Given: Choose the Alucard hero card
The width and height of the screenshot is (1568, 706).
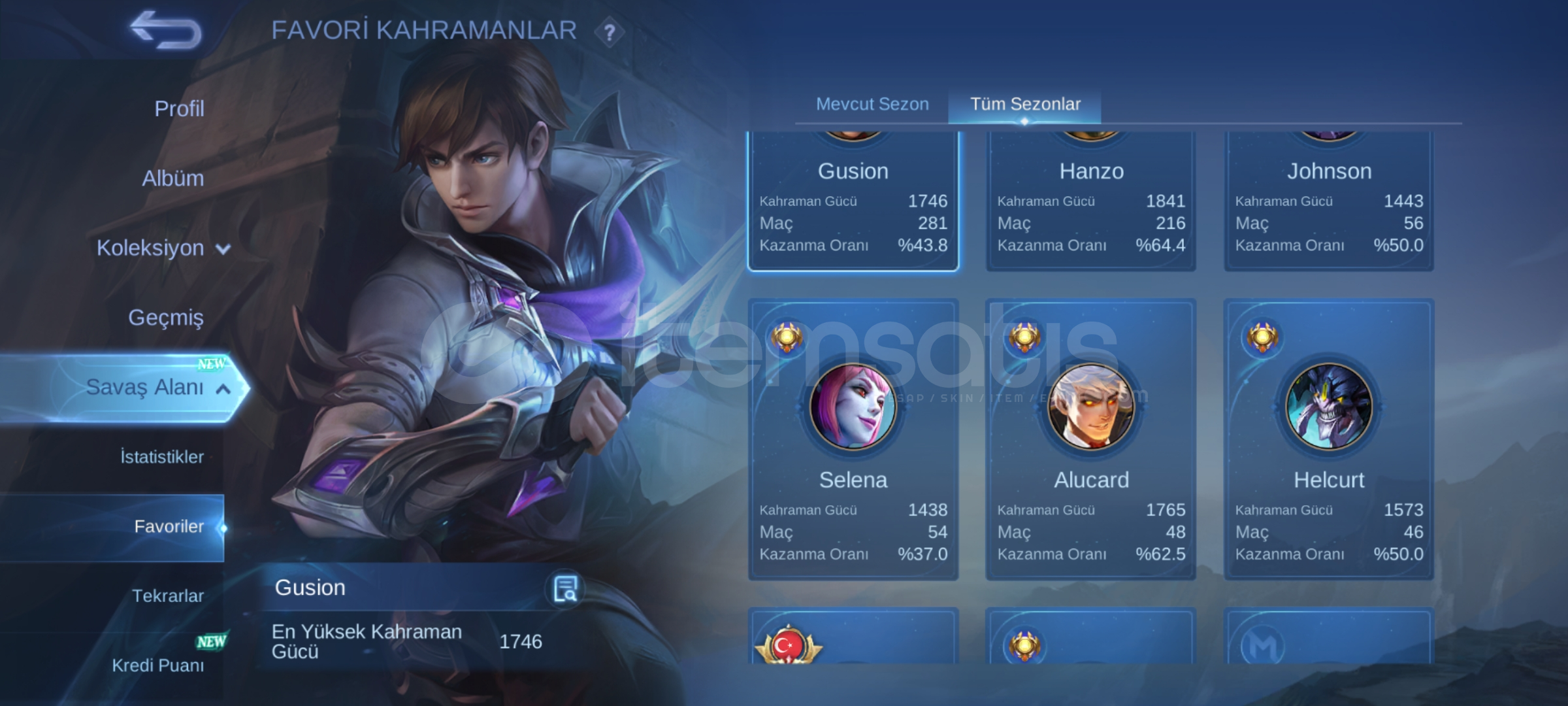Looking at the screenshot, I should click(1091, 439).
